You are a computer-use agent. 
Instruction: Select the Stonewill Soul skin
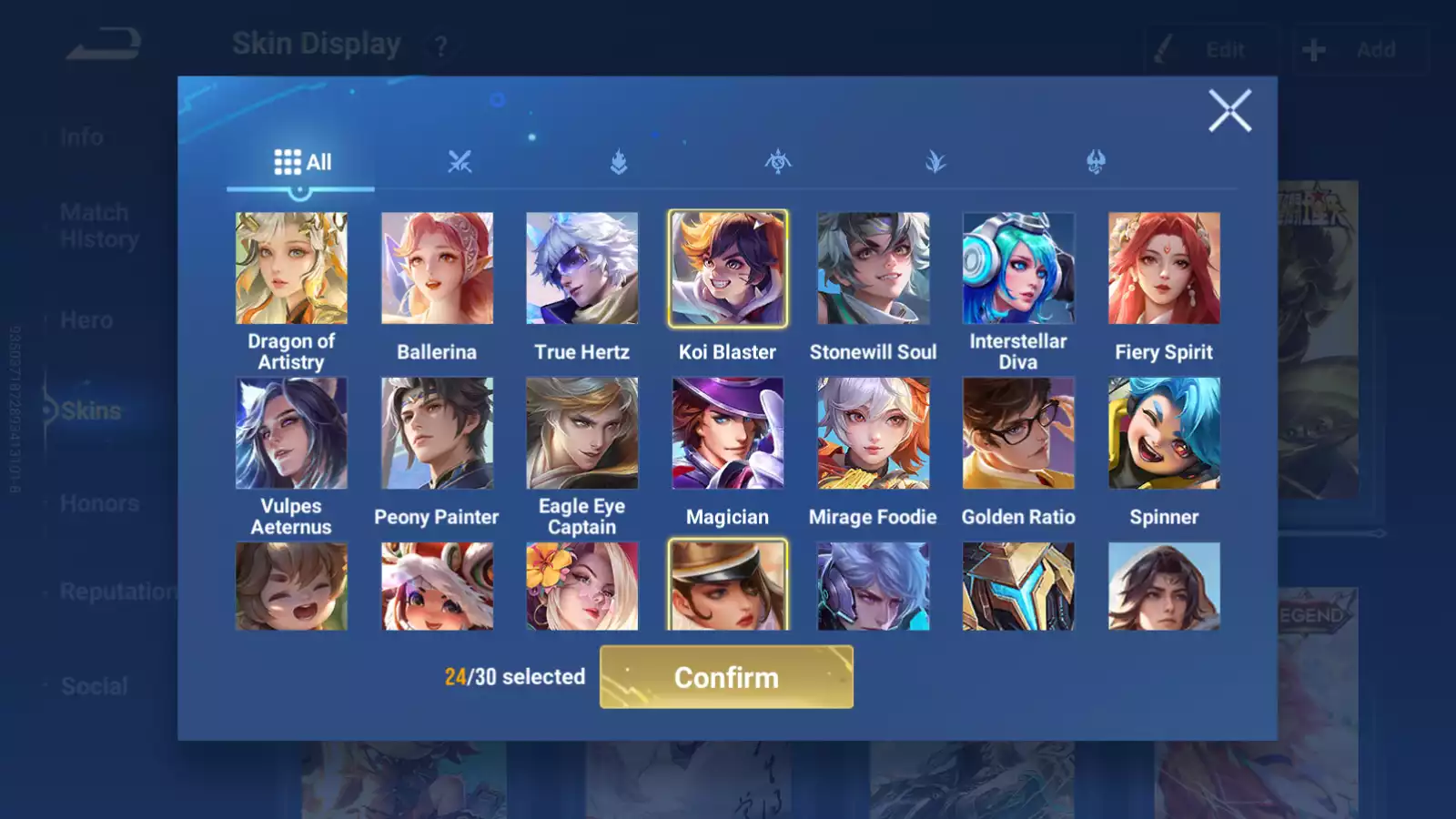pos(874,268)
